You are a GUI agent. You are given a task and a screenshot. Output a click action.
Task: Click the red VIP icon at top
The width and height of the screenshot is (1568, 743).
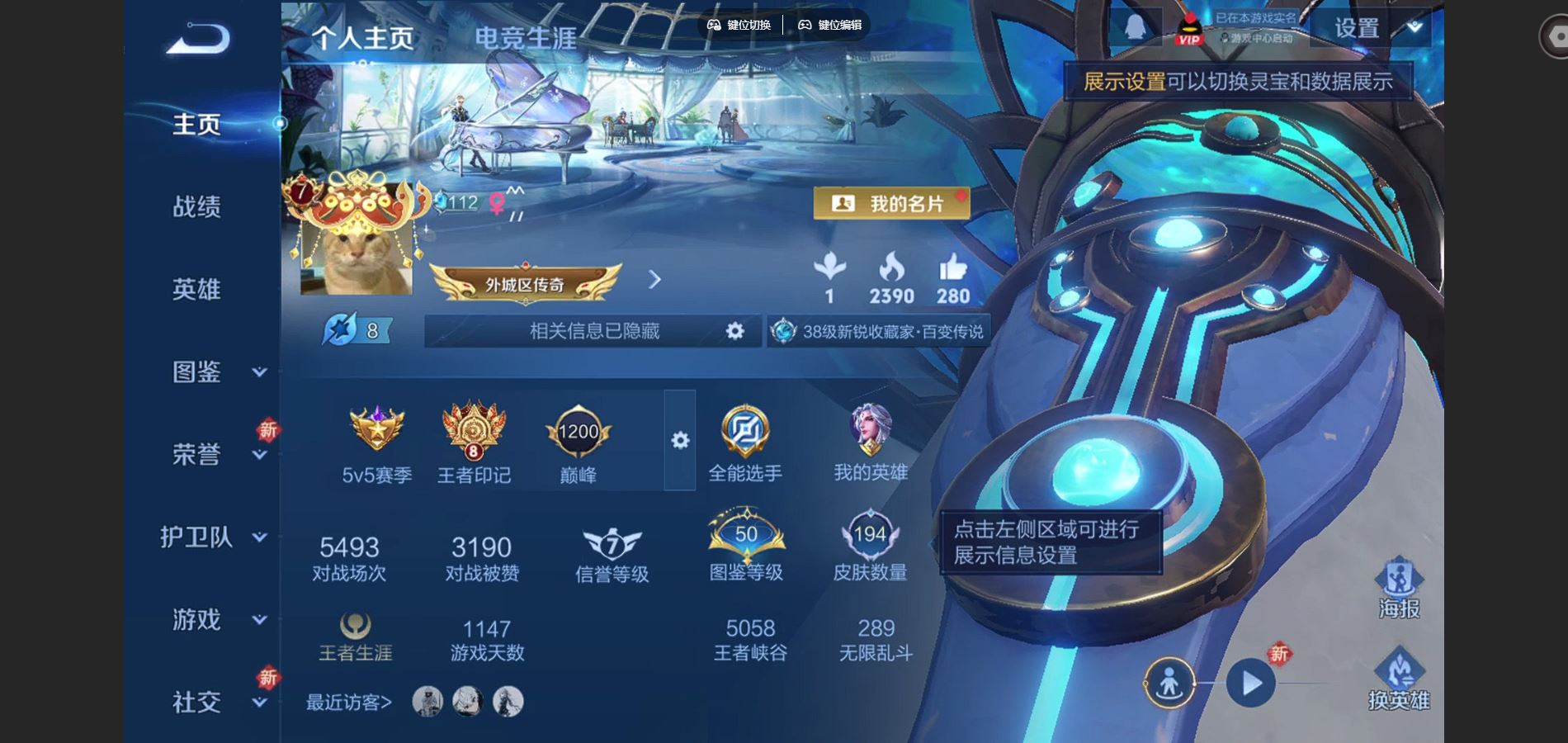pyautogui.click(x=1188, y=27)
